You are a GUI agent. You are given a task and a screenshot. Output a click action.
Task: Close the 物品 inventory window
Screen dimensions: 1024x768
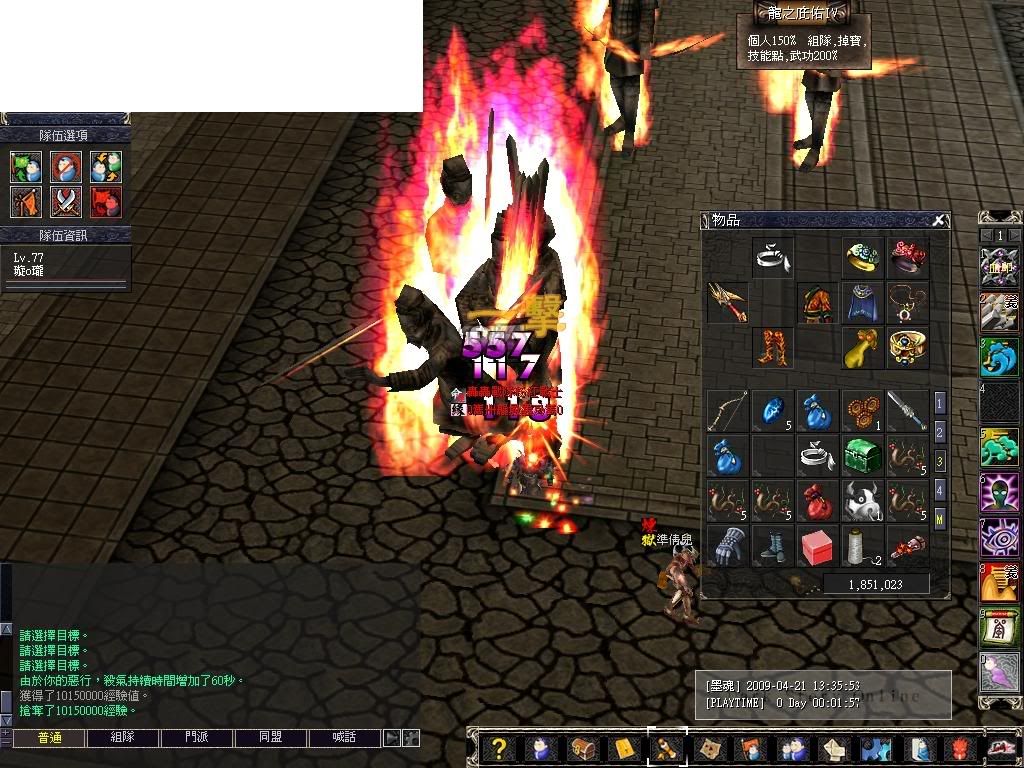[938, 220]
